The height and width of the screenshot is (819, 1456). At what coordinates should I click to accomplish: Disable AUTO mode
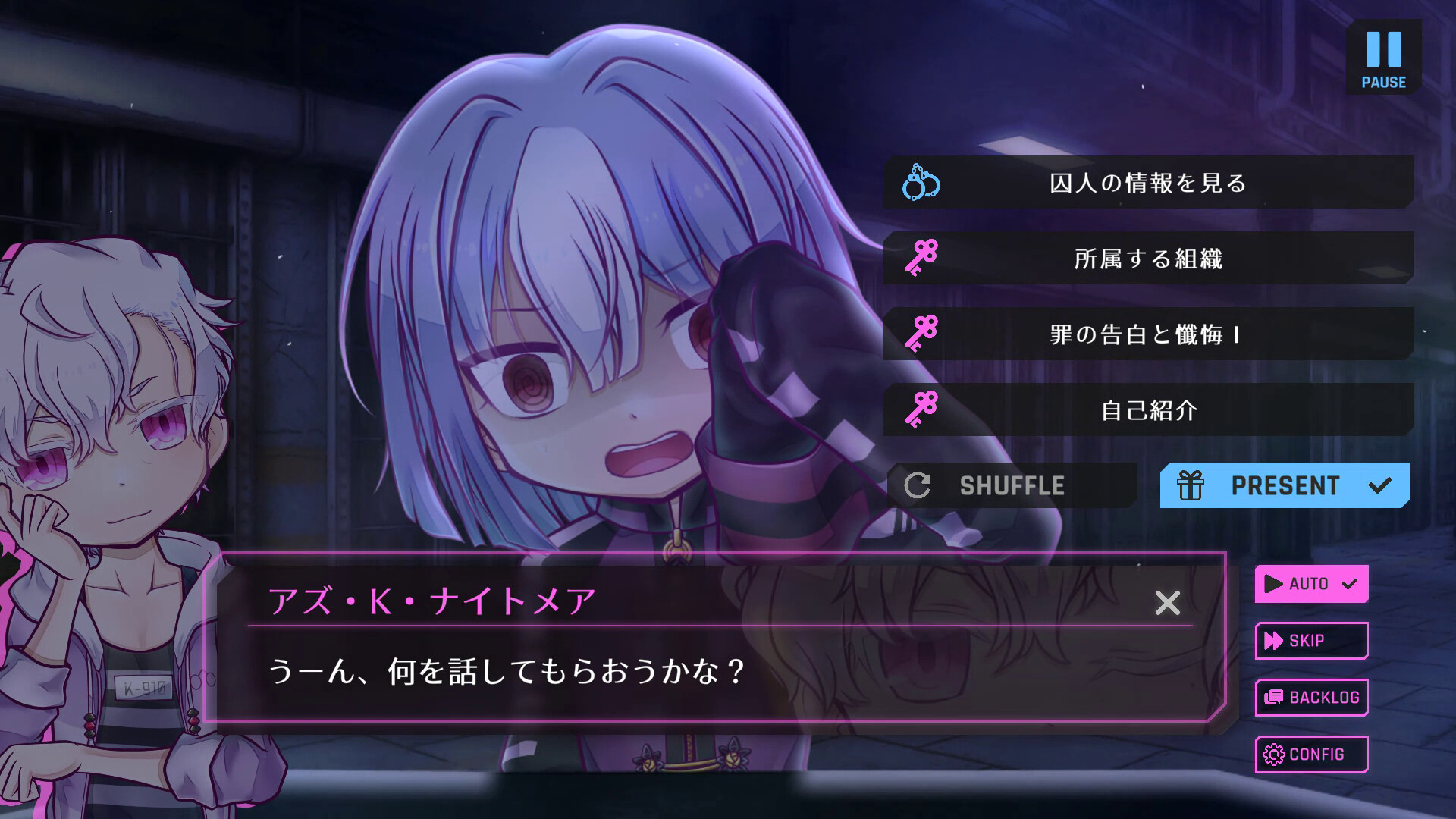point(1311,584)
